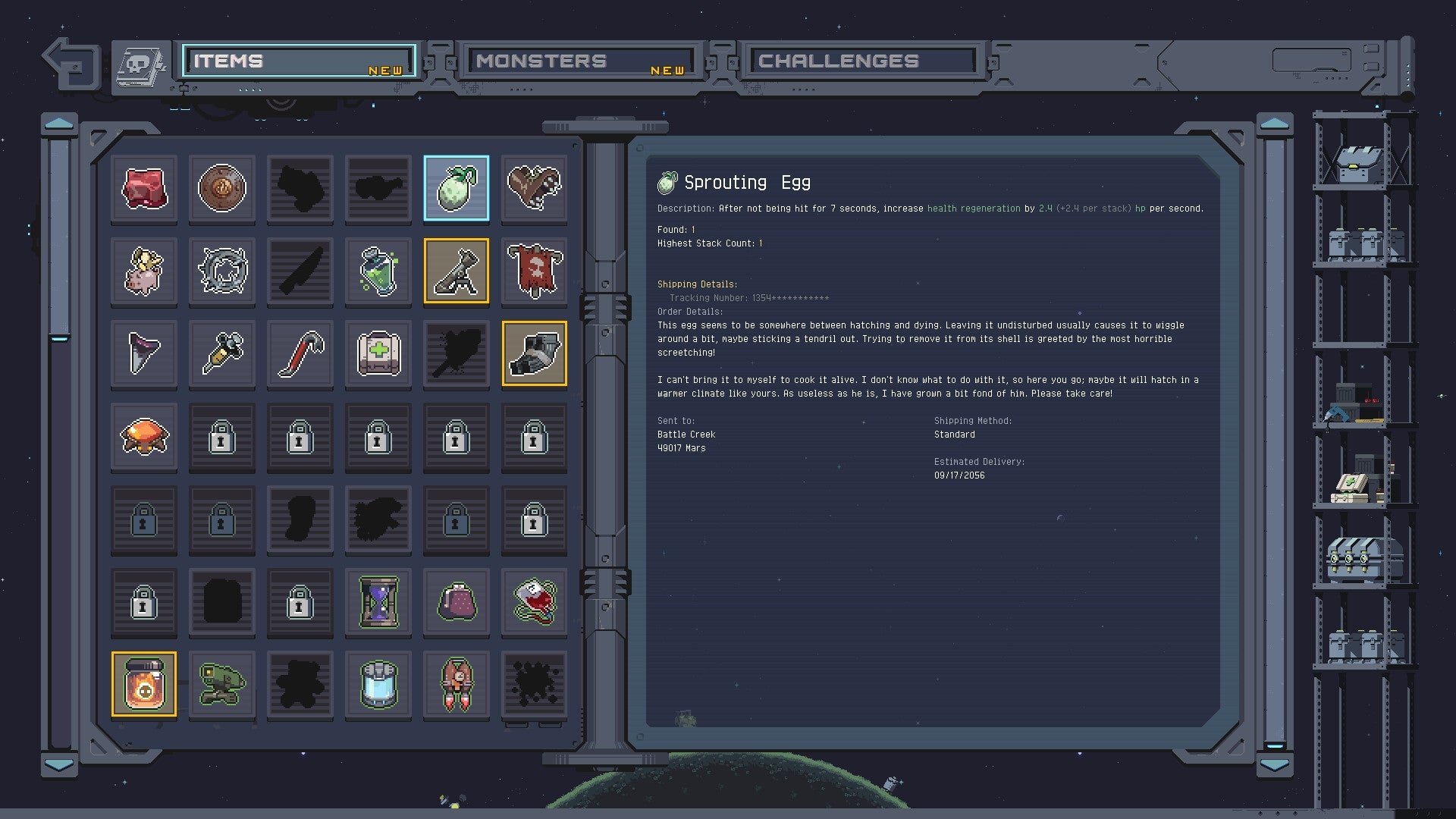Viewport: 1456px width, 819px height.
Task: View the syringe item
Action: pos(221,353)
